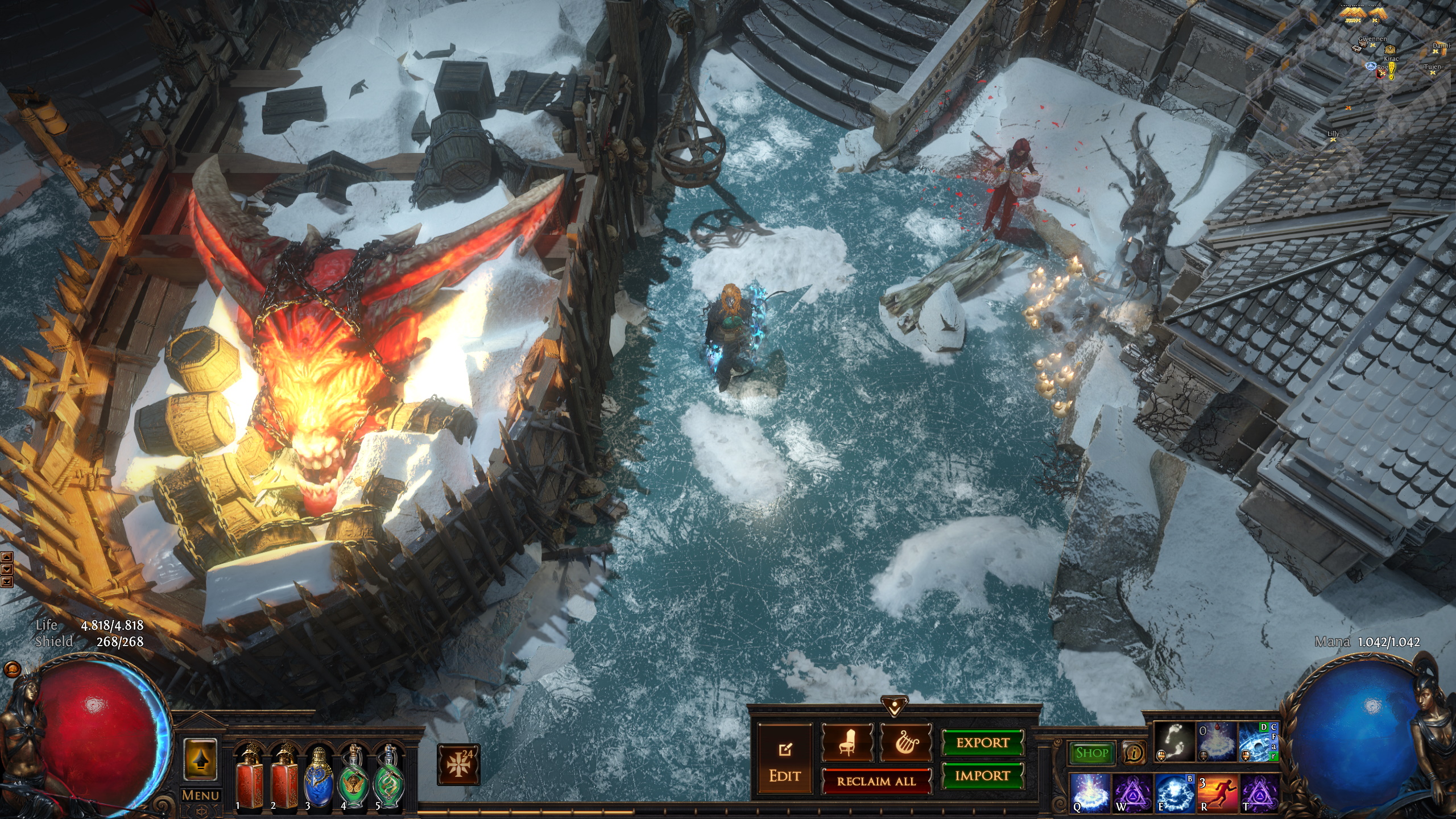Use the green flask with winged face
The height and width of the screenshot is (819, 1456).
[x=353, y=776]
